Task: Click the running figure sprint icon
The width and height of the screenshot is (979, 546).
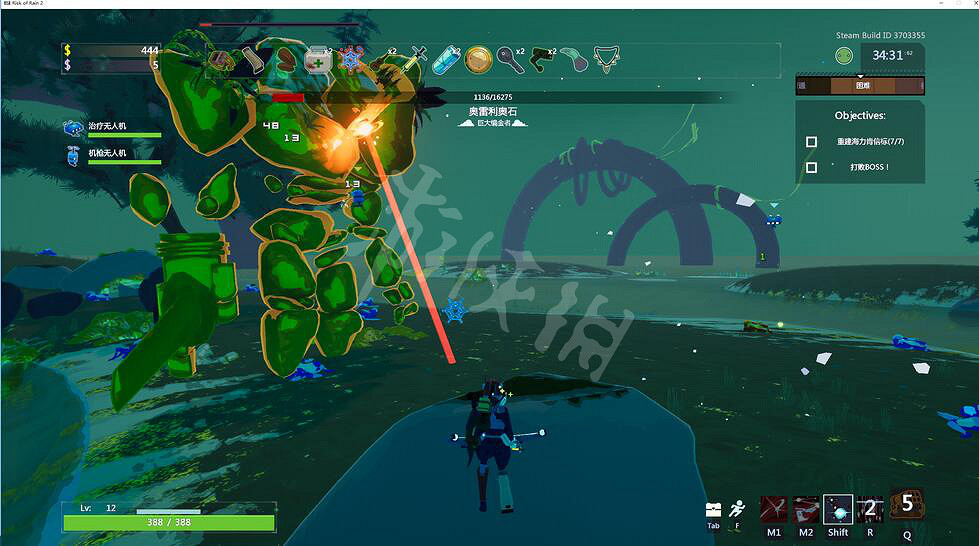Action: [737, 508]
